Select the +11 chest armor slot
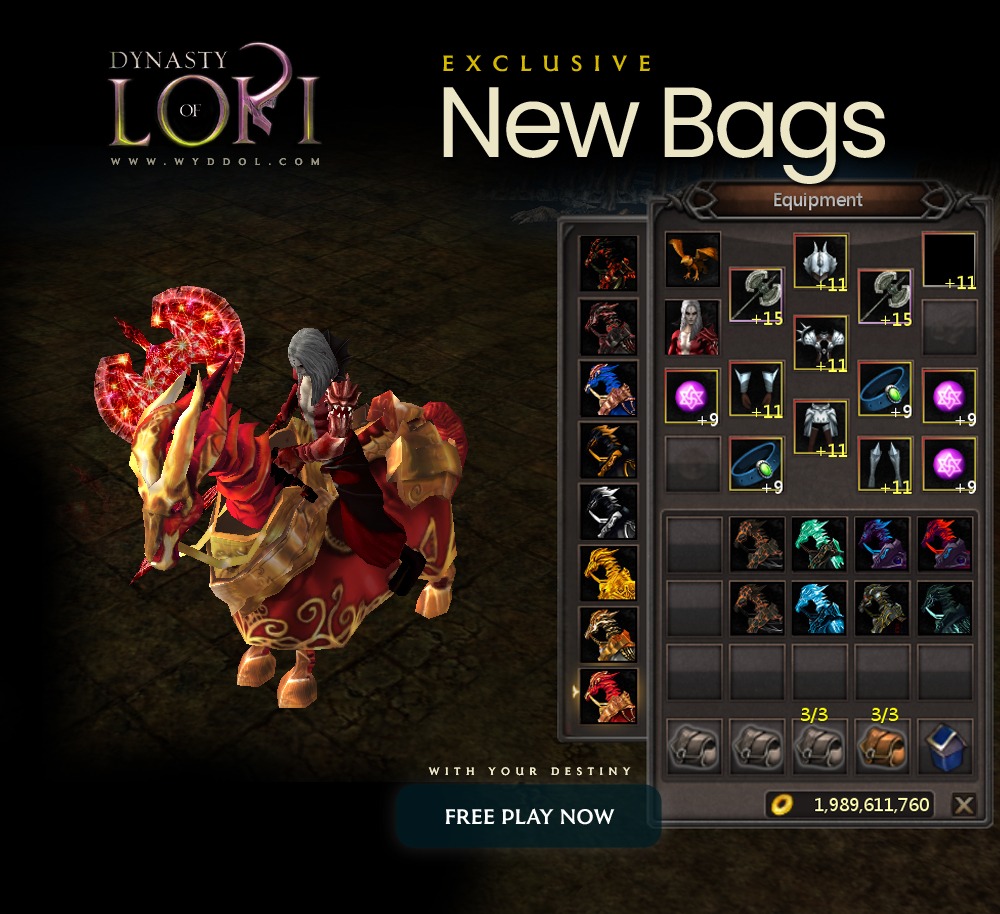This screenshot has width=1000, height=914. pos(821,343)
